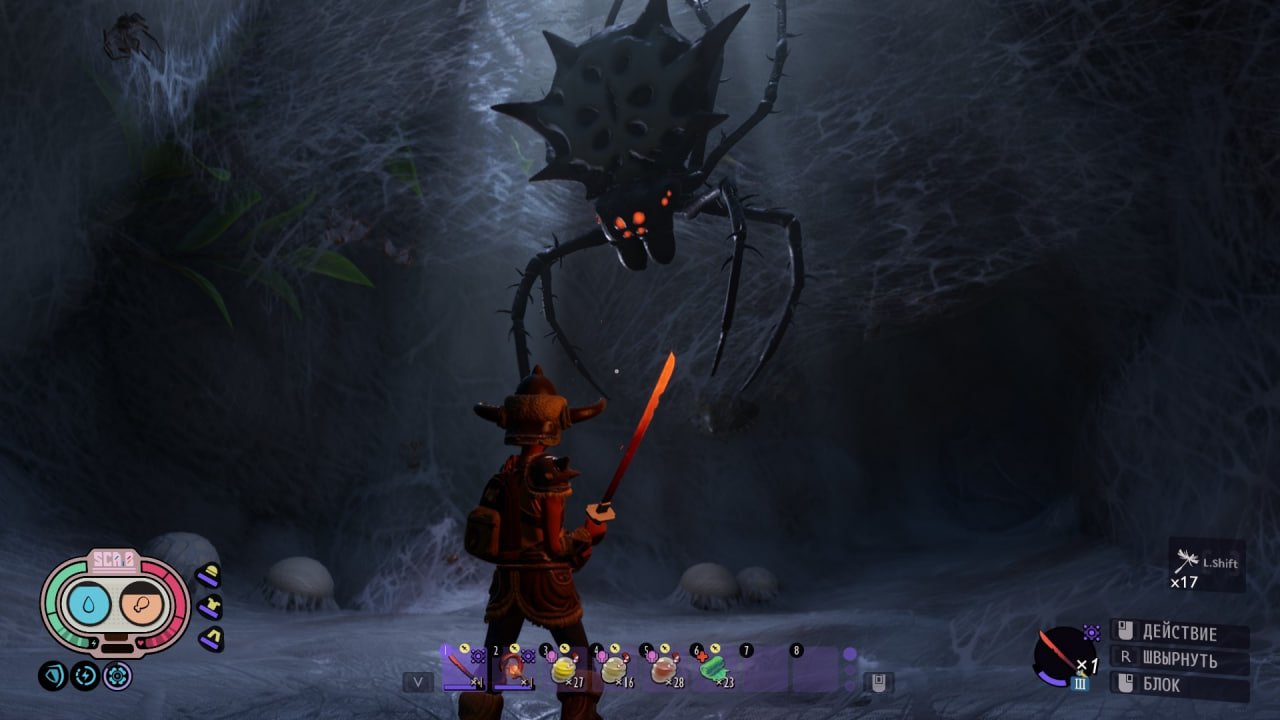Click the leg armor durability icon
This screenshot has width=1280, height=720.
(x=210, y=637)
